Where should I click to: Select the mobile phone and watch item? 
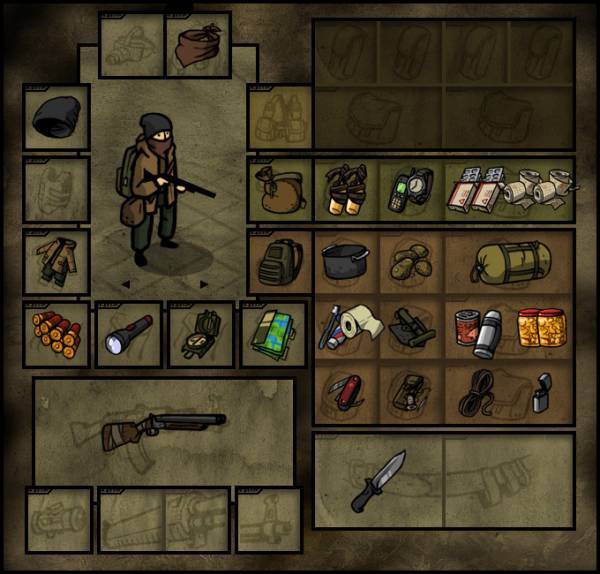pos(409,189)
